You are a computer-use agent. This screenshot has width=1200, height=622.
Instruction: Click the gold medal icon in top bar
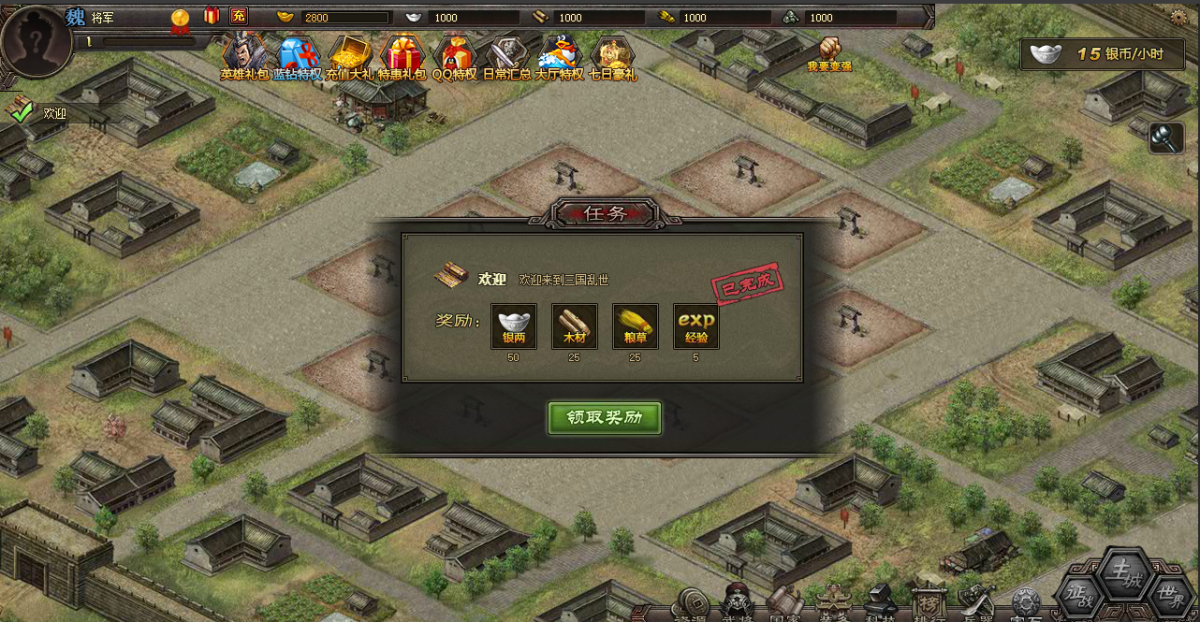[180, 18]
